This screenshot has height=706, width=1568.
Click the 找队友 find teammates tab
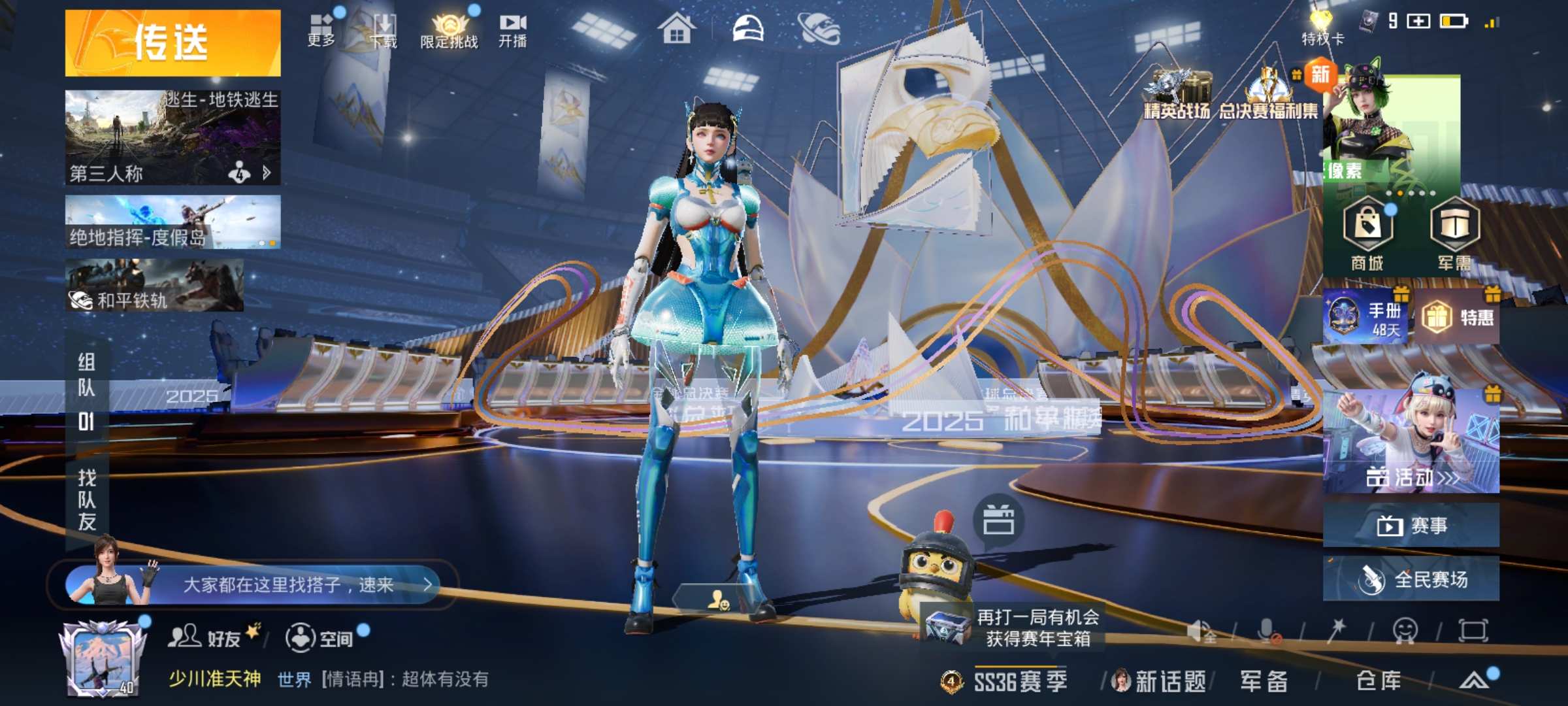coord(87,500)
